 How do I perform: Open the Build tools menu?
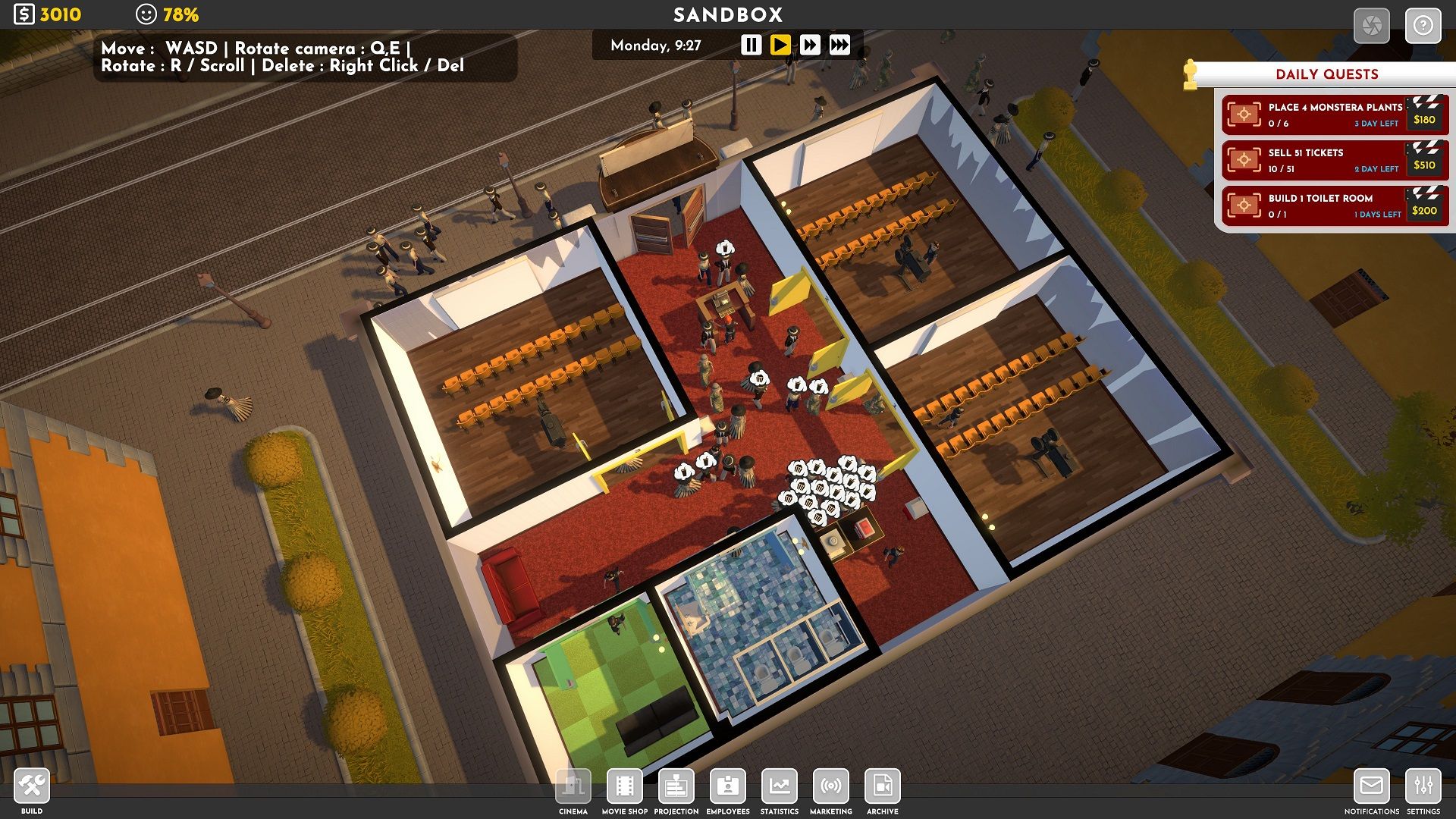click(32, 786)
